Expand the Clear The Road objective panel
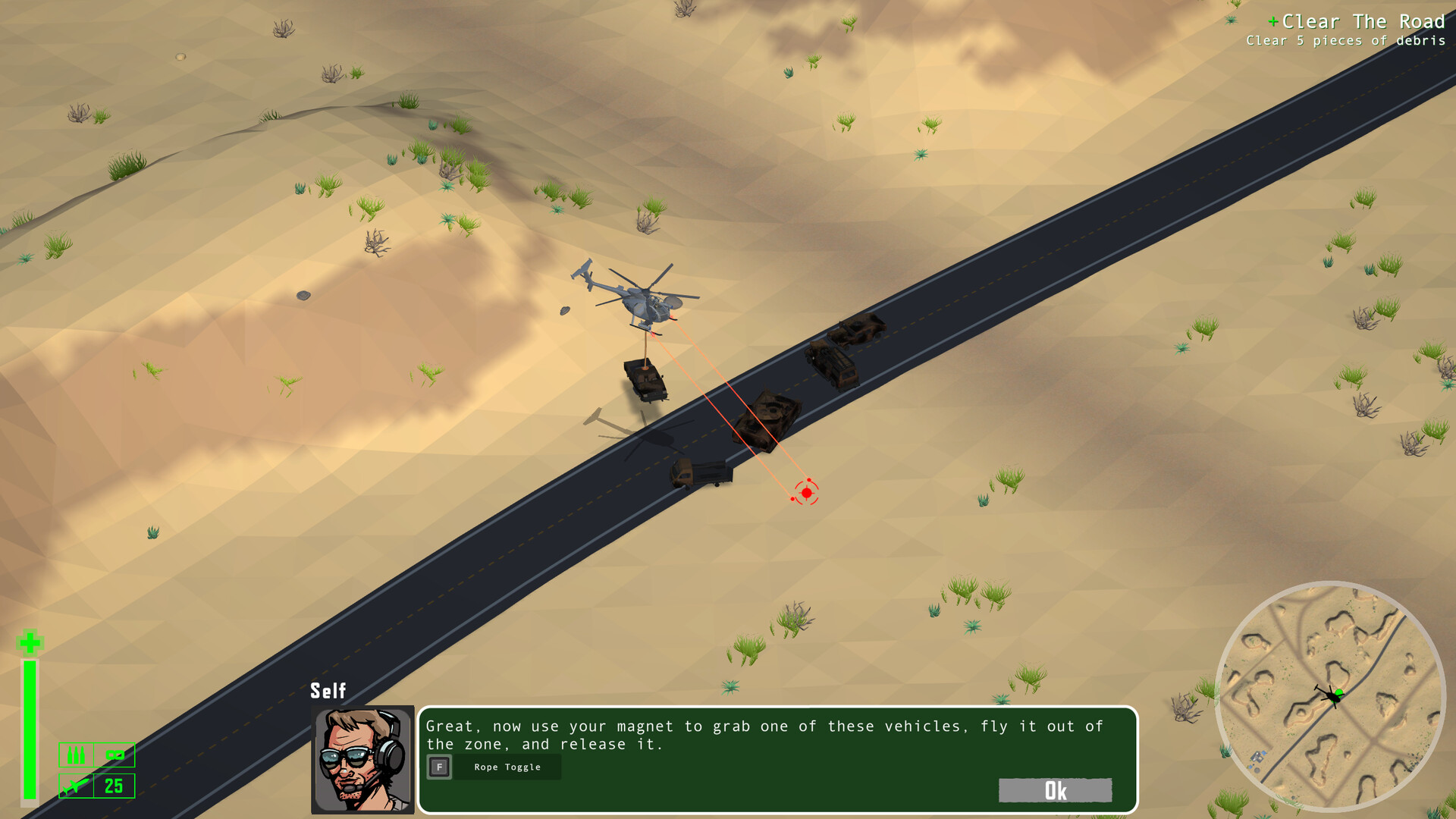The image size is (1456, 819). pyautogui.click(x=1363, y=22)
